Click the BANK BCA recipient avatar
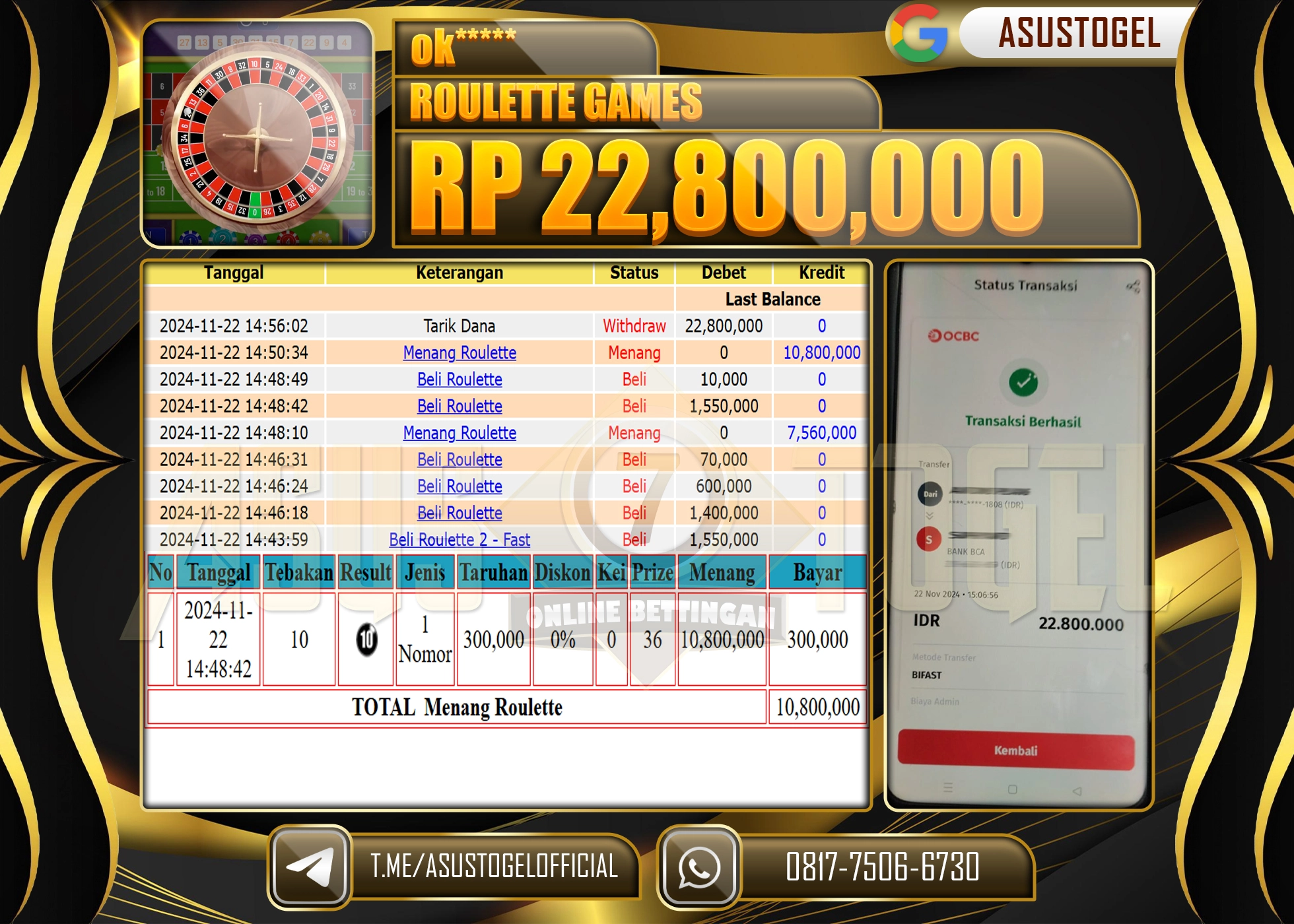1294x924 pixels. [x=929, y=538]
